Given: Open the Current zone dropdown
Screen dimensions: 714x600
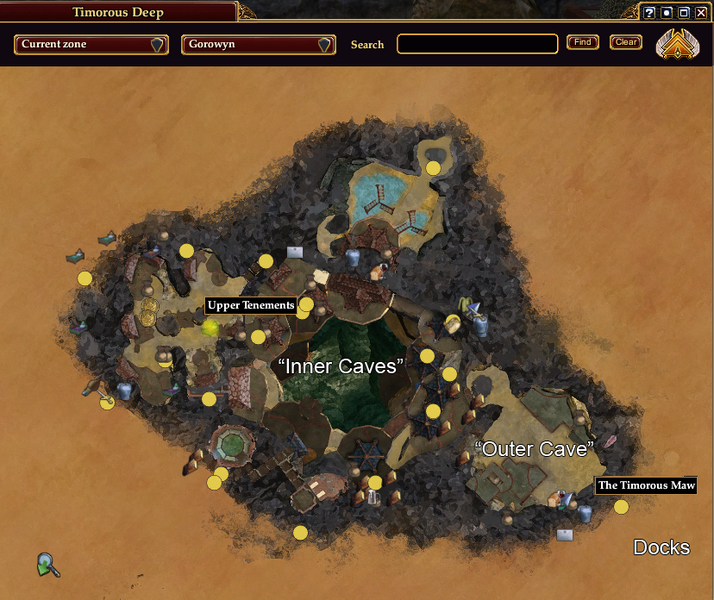Looking at the screenshot, I should pyautogui.click(x=90, y=45).
